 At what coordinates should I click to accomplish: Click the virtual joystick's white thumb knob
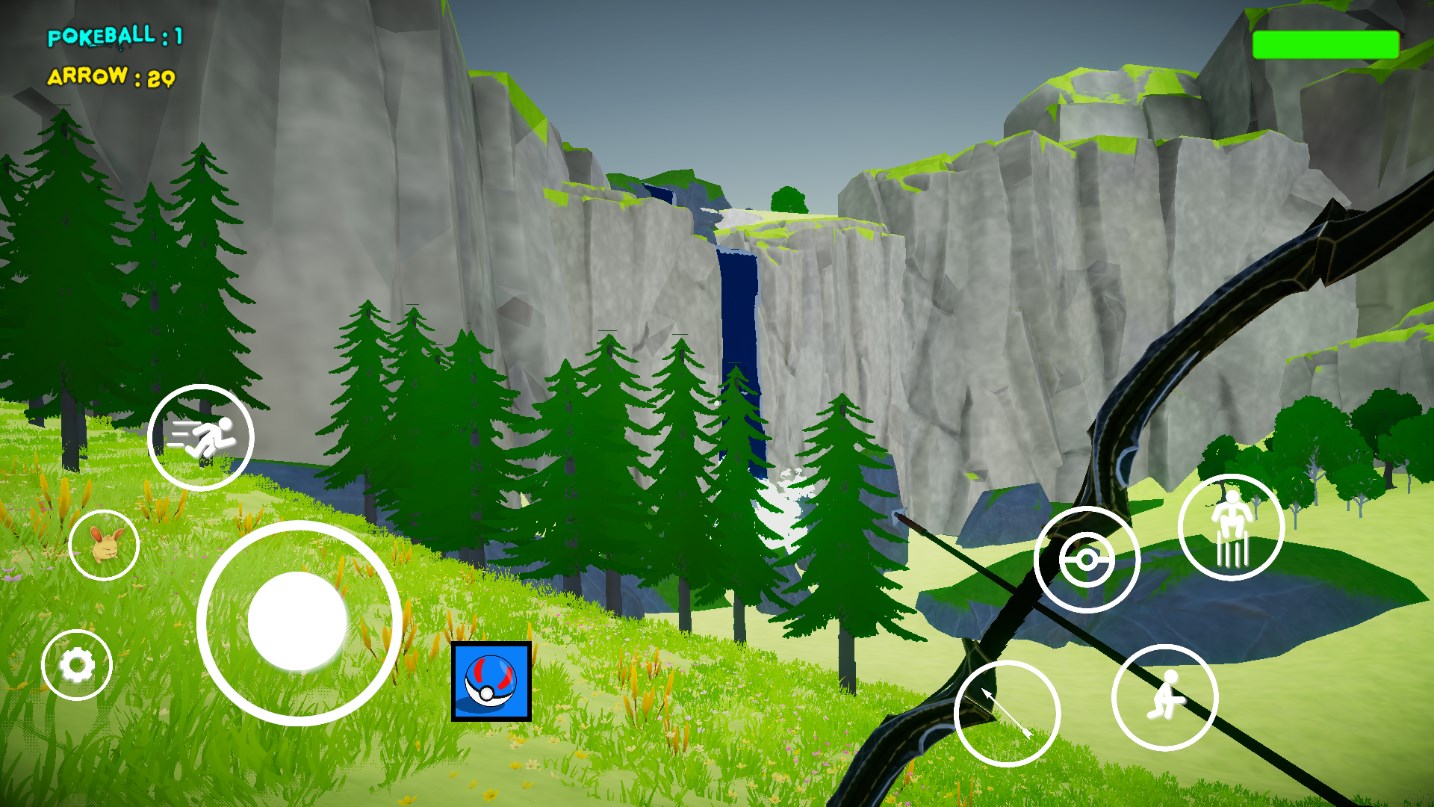point(297,621)
